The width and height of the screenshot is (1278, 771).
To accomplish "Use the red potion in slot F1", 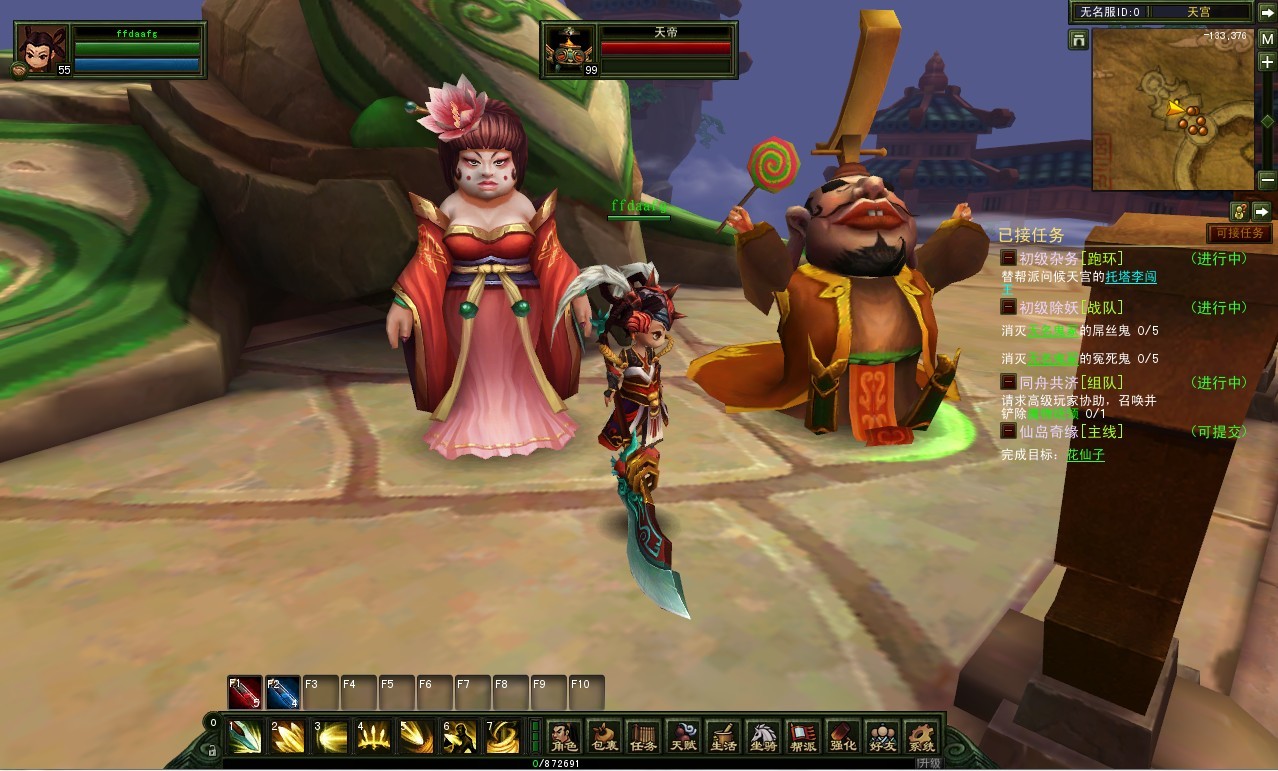I will (x=245, y=693).
